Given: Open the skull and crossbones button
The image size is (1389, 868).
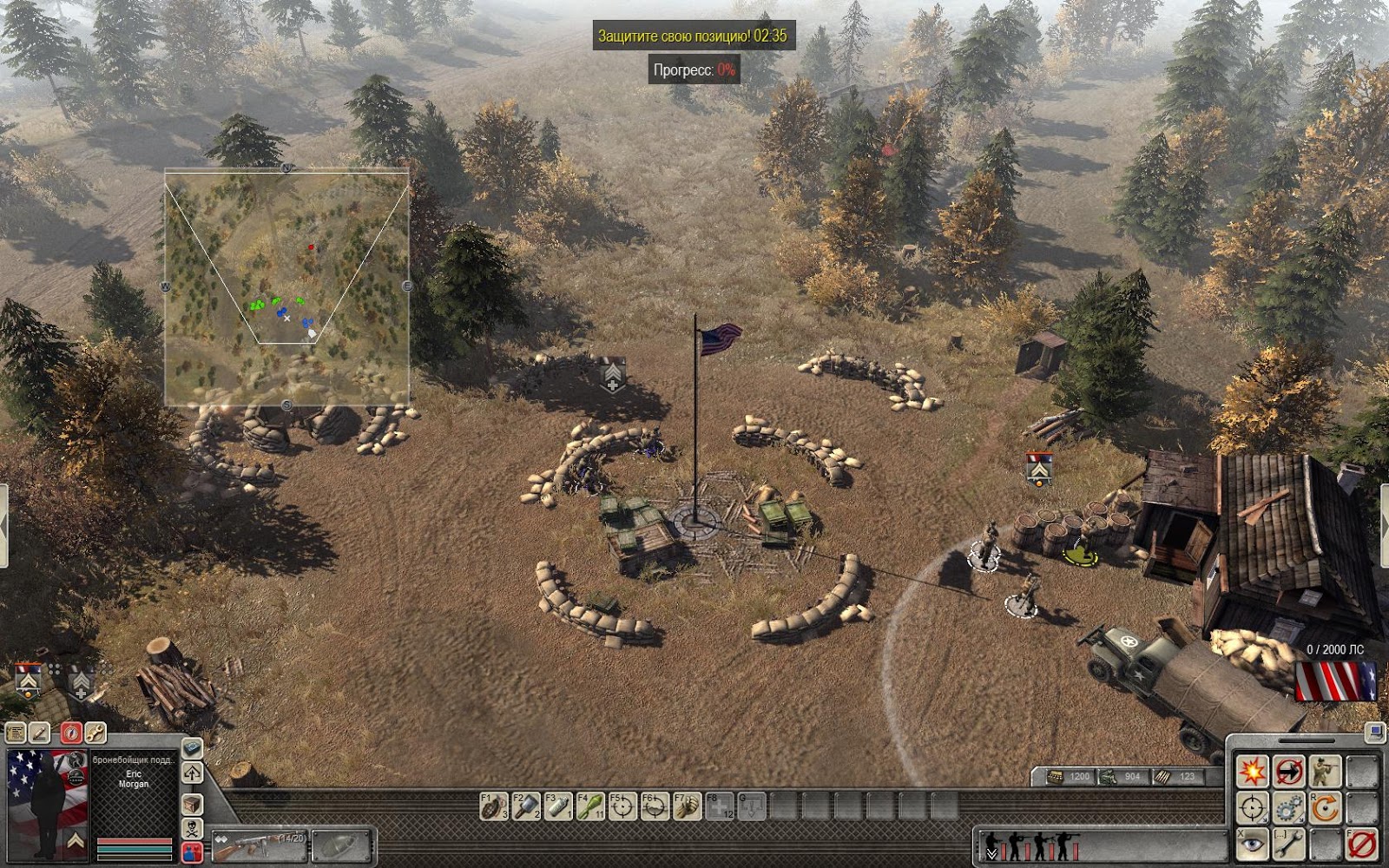Looking at the screenshot, I should (192, 828).
